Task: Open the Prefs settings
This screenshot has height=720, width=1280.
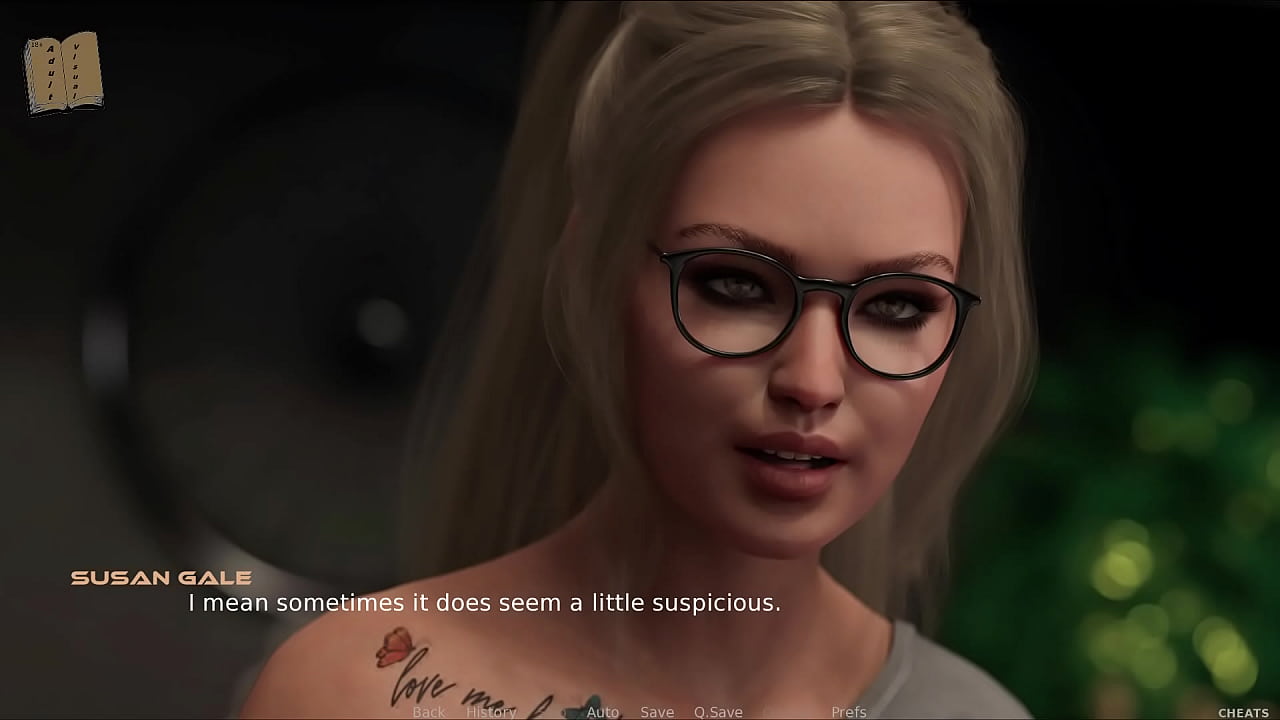Action: [849, 712]
